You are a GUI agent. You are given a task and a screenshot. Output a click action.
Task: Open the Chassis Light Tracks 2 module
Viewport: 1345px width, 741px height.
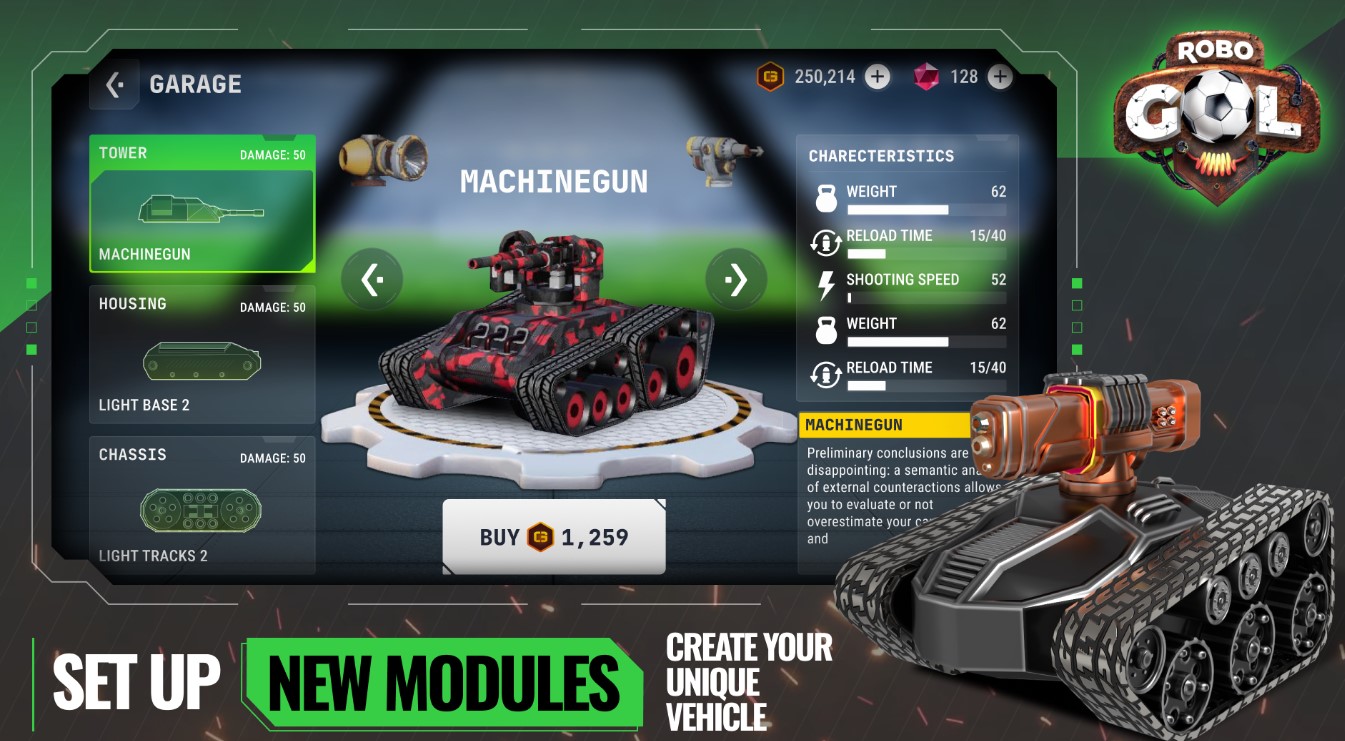(202, 506)
